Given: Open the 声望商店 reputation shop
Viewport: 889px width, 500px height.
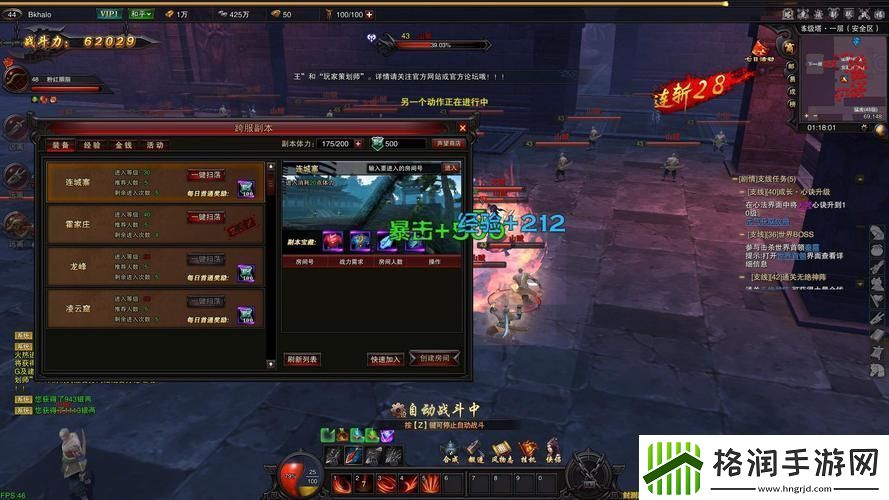Looking at the screenshot, I should point(447,144).
